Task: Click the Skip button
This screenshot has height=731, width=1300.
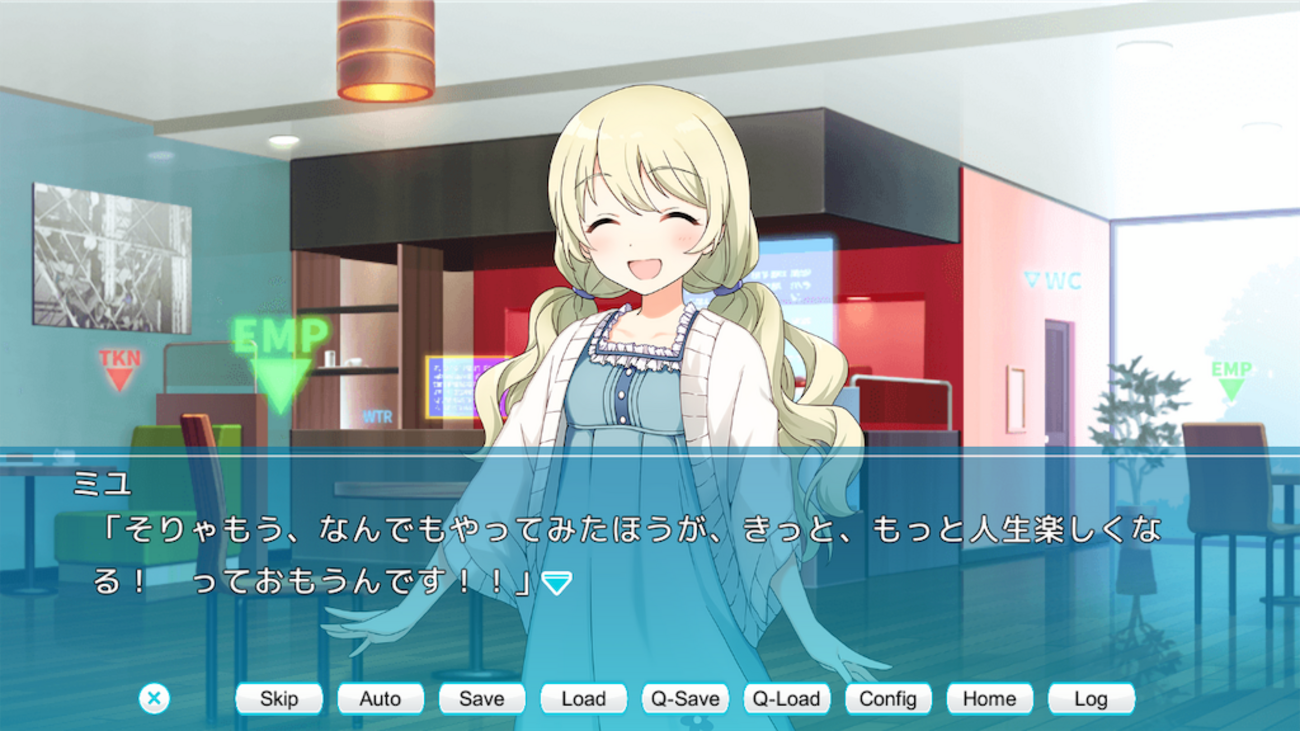Action: (279, 699)
